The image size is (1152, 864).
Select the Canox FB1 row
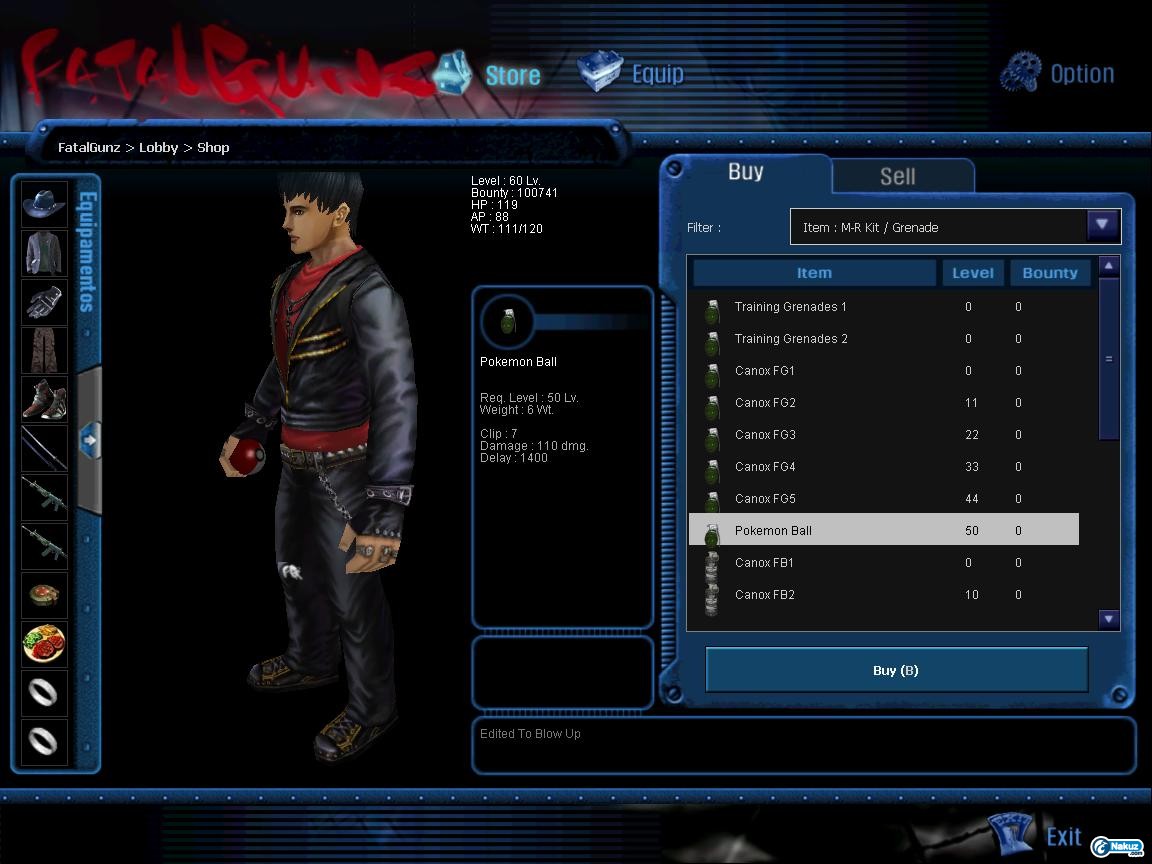click(x=765, y=563)
